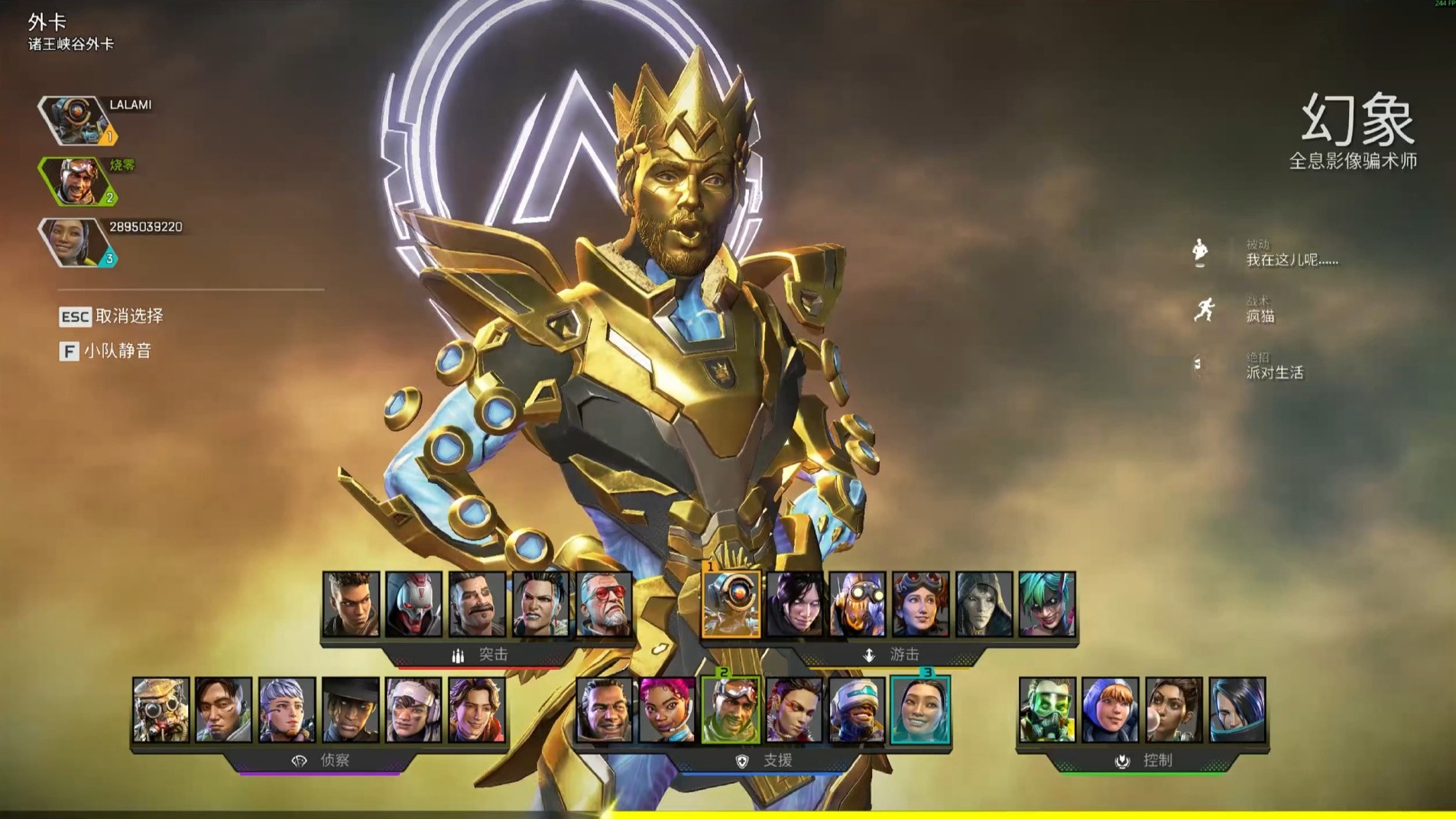The image size is (1456, 819).
Task: Pick Octane with the goggles mask
Action: [x=858, y=604]
